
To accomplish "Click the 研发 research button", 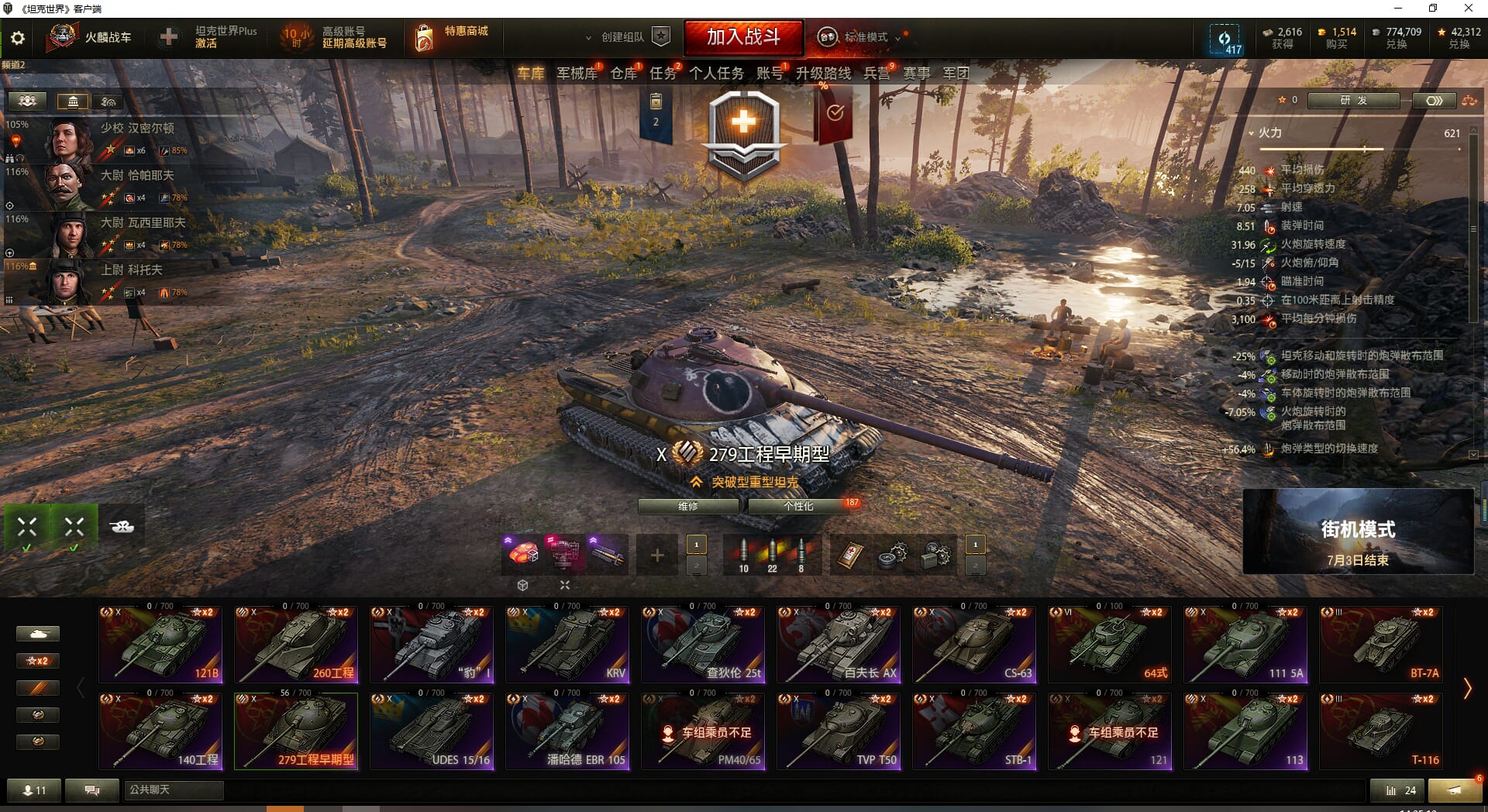I will 1353,101.
